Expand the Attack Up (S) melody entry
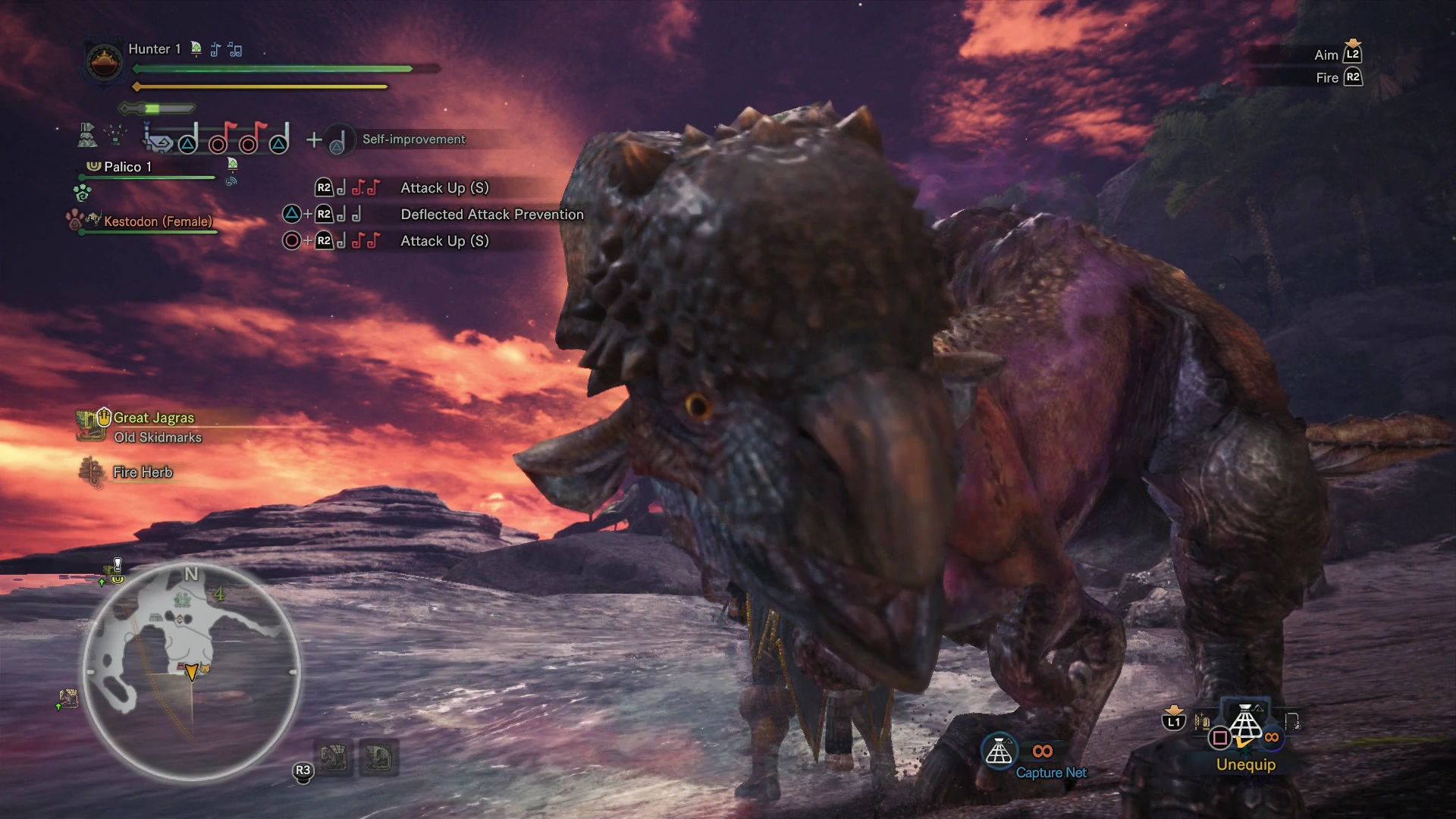 [x=444, y=187]
